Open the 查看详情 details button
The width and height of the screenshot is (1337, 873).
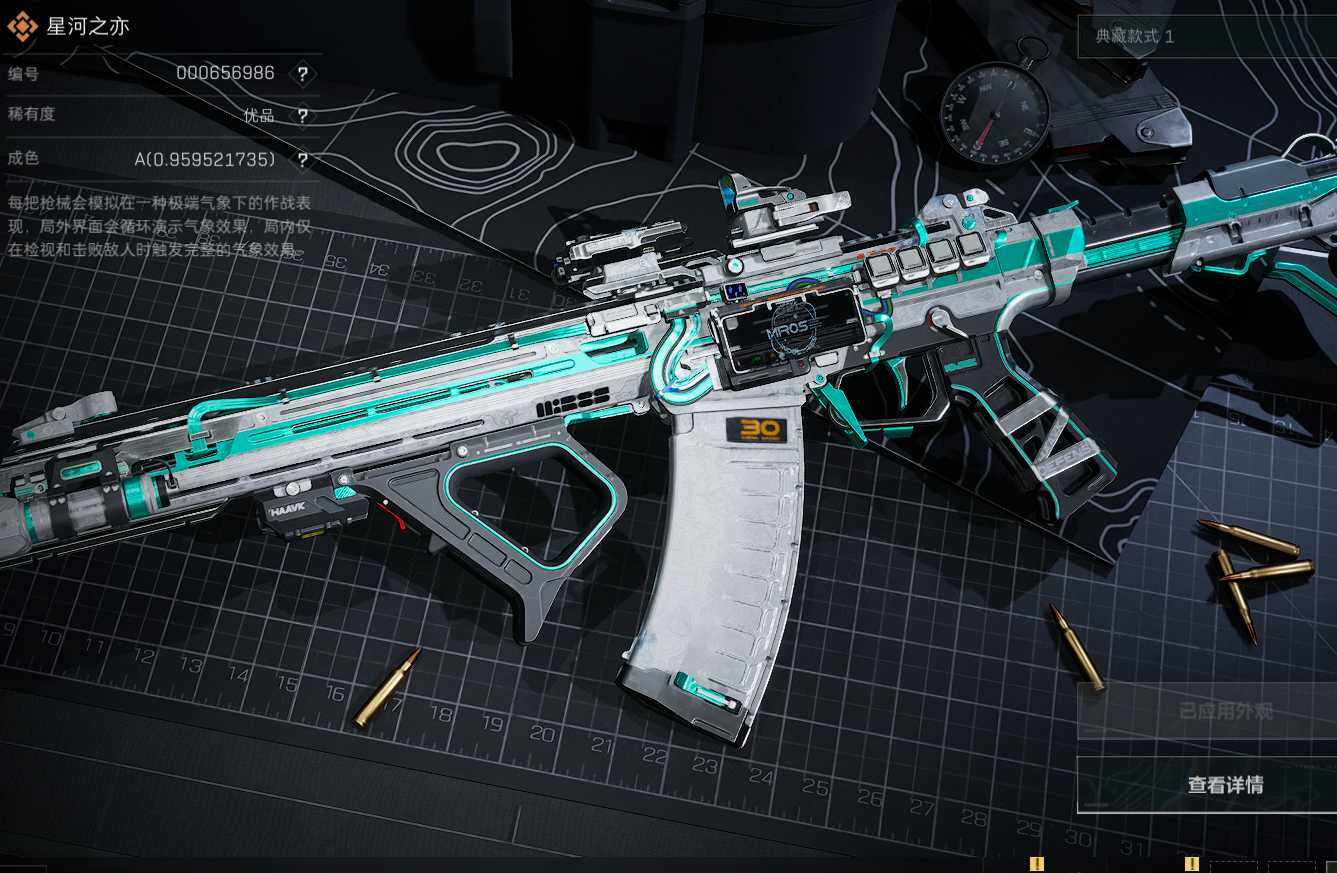point(1224,785)
